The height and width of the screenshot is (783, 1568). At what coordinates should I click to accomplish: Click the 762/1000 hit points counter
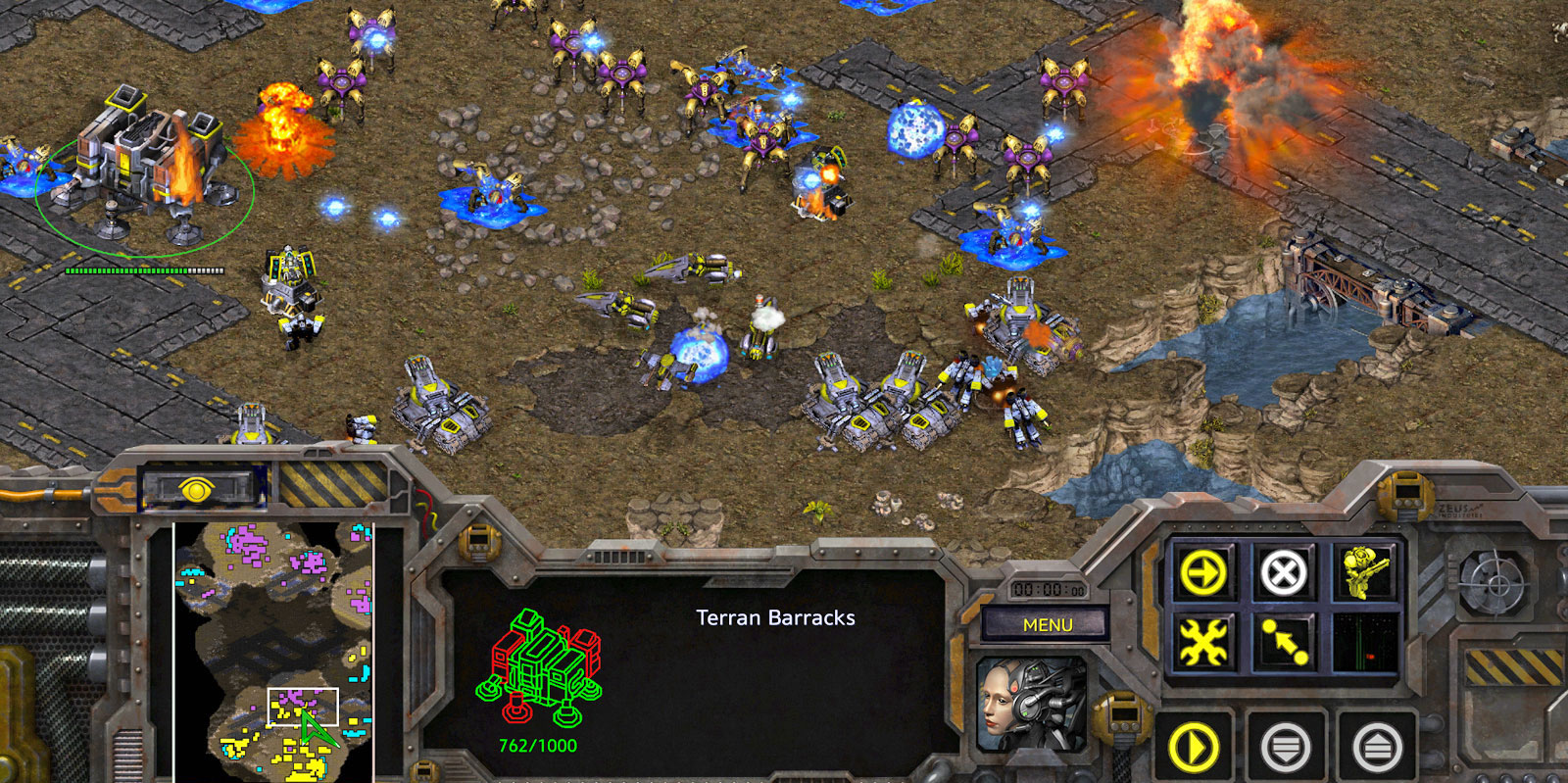pos(536,748)
